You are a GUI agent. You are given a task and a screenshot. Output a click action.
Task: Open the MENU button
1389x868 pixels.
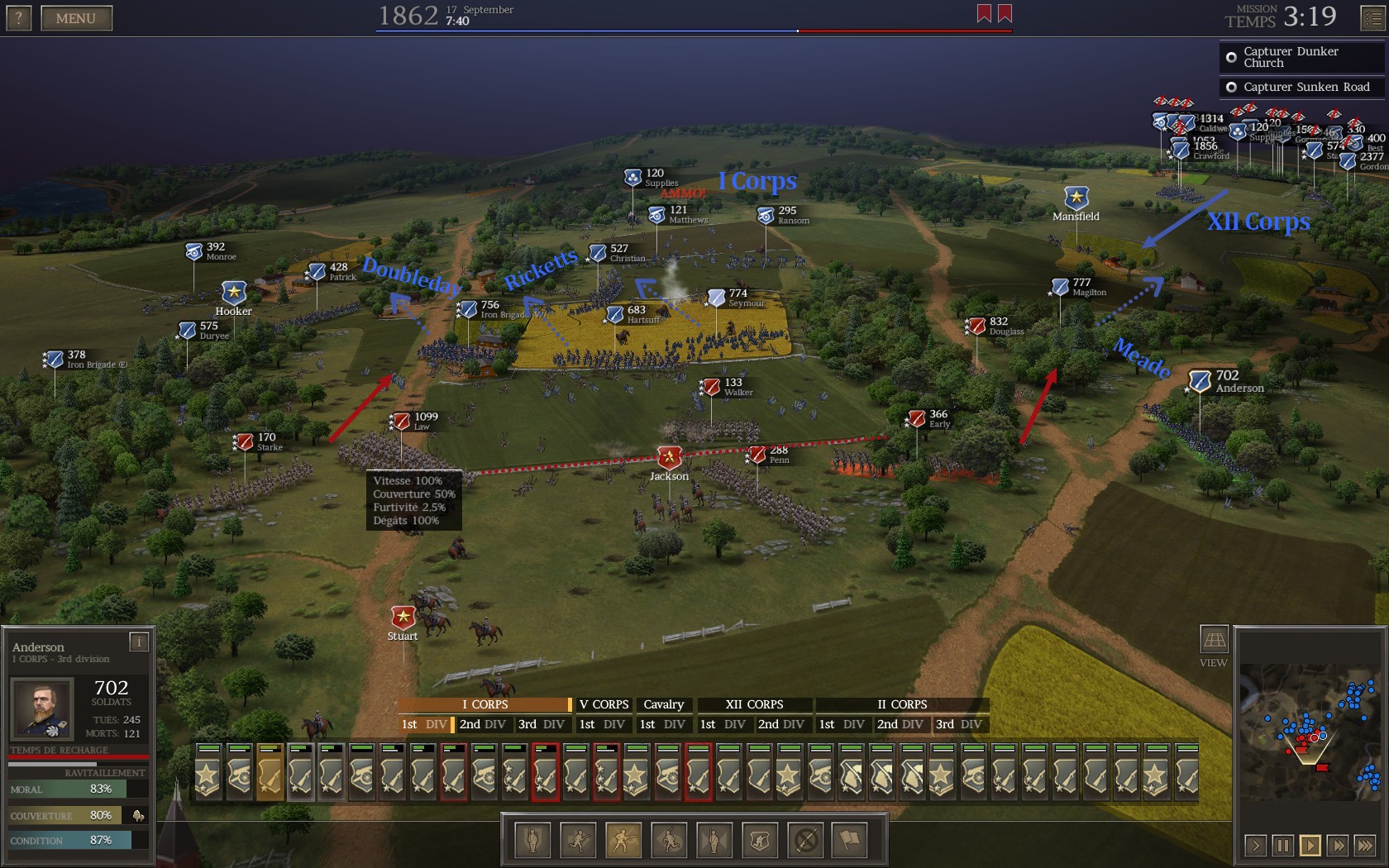[76, 18]
